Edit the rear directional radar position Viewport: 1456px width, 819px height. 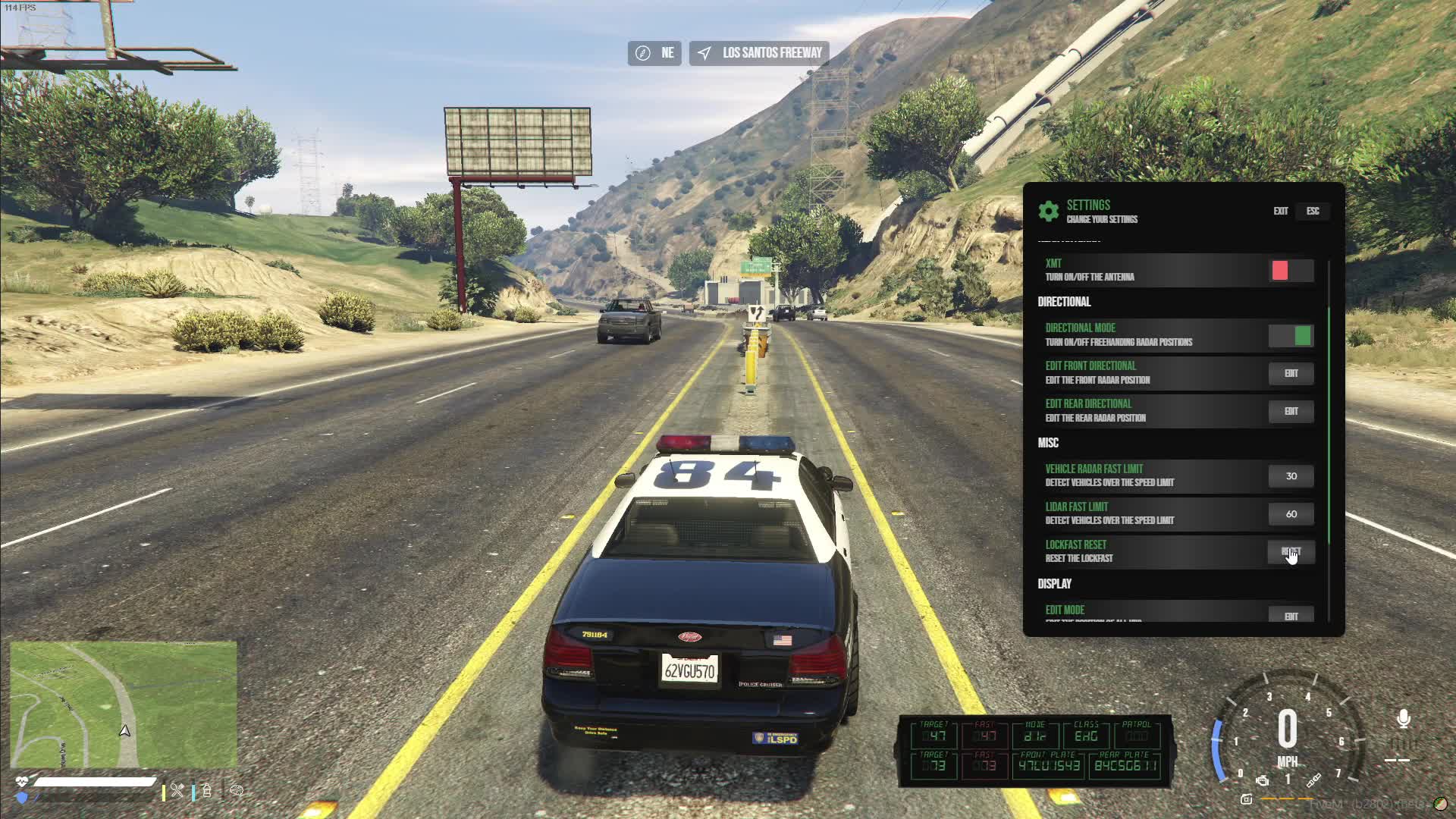[1291, 411]
